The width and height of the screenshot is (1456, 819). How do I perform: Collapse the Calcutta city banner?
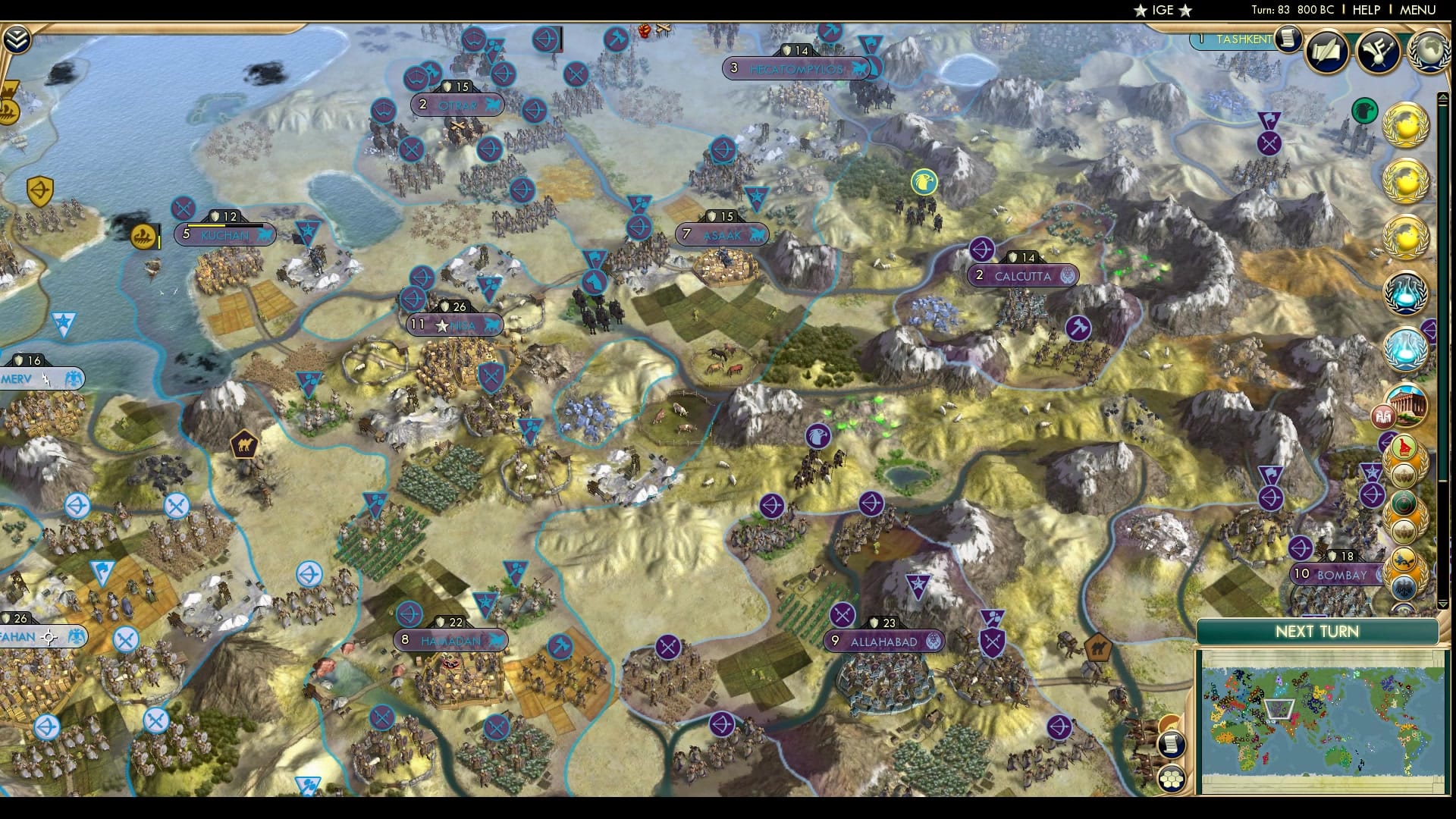[x=1024, y=276]
